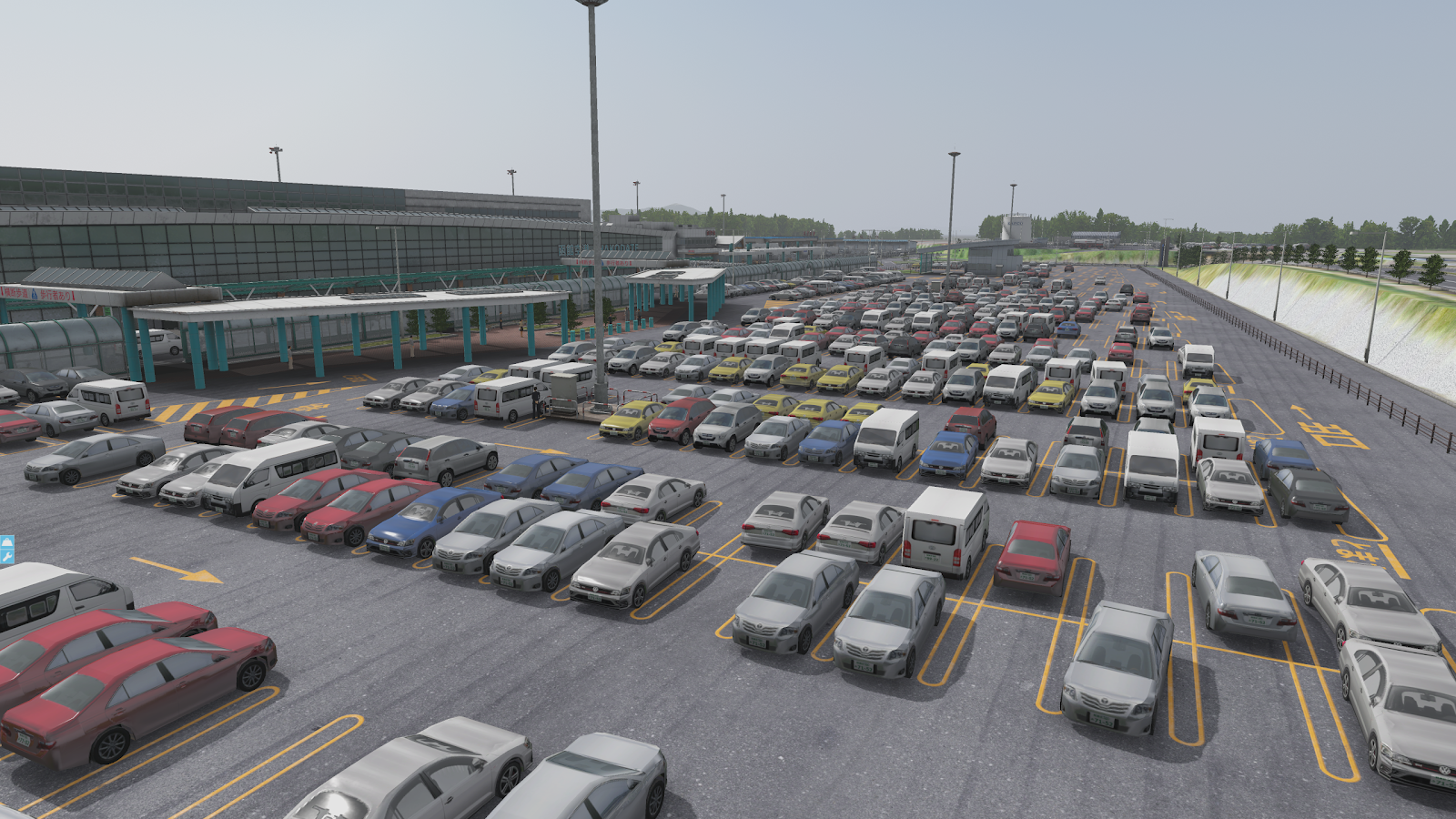Screen dimensions: 1456x819
Task: Click the weight icon on left edge
Action: pos(6,542)
